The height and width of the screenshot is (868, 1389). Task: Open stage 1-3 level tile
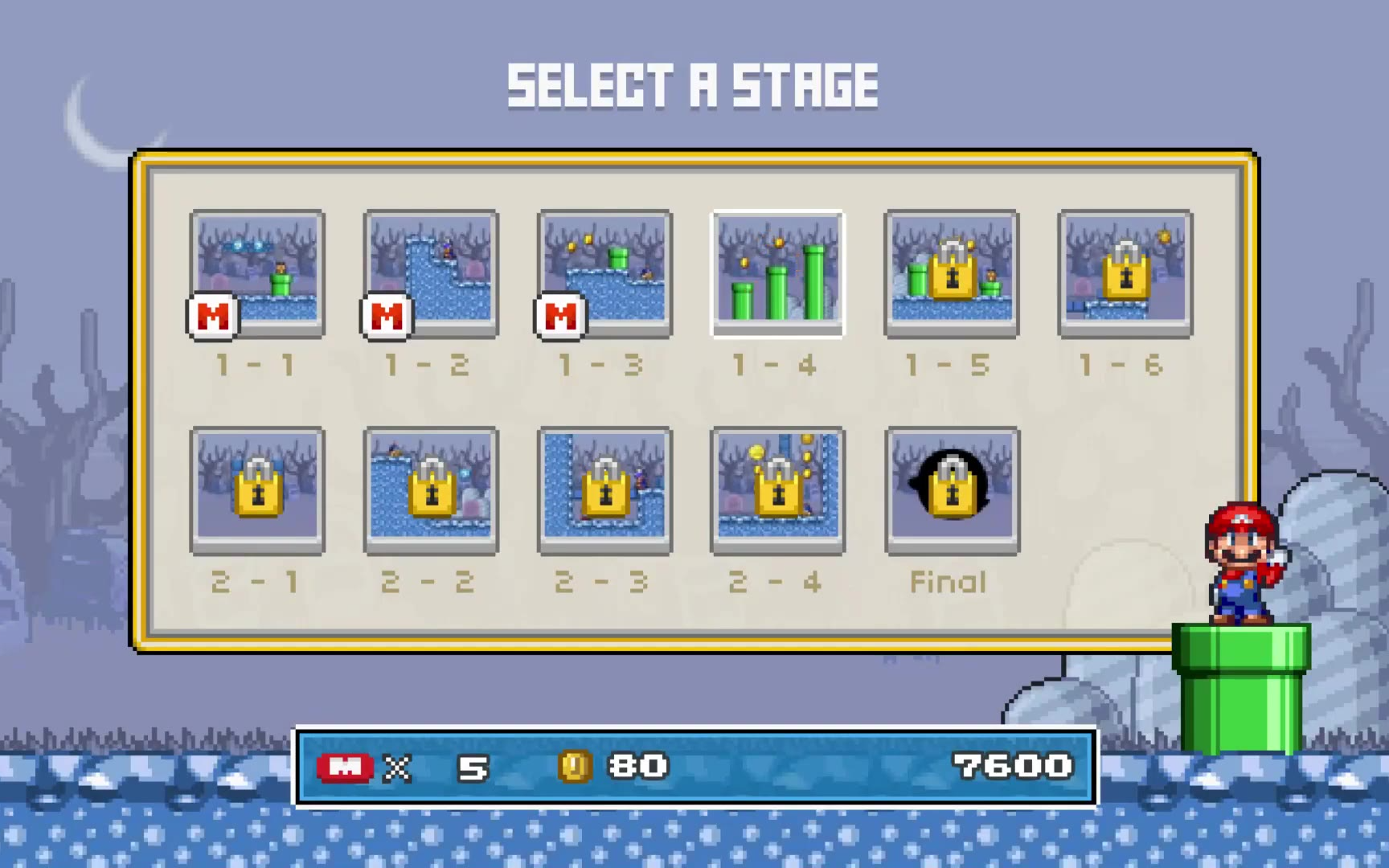coord(604,273)
